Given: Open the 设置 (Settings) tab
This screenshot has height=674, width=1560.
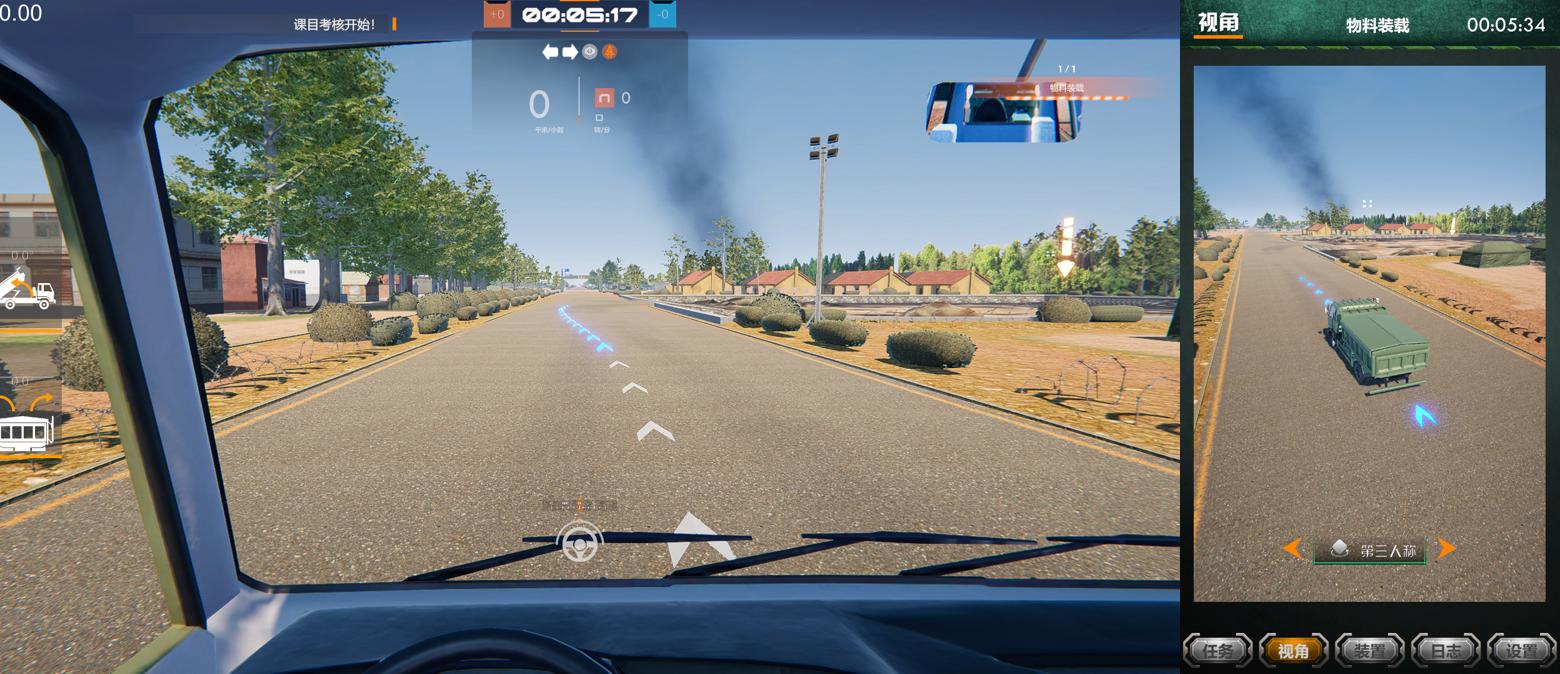Looking at the screenshot, I should tap(1521, 651).
